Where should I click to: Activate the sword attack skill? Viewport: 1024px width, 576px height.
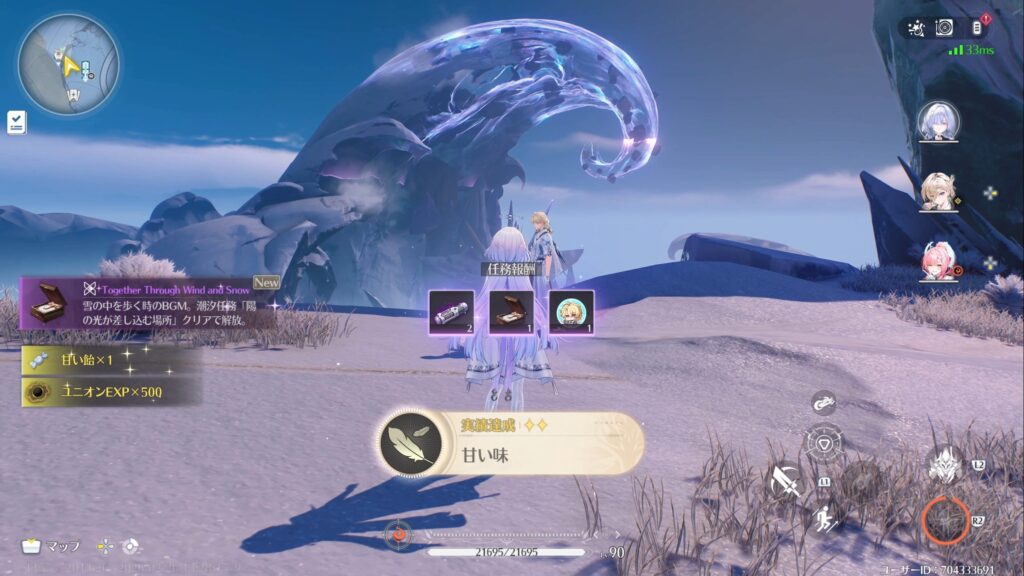786,481
